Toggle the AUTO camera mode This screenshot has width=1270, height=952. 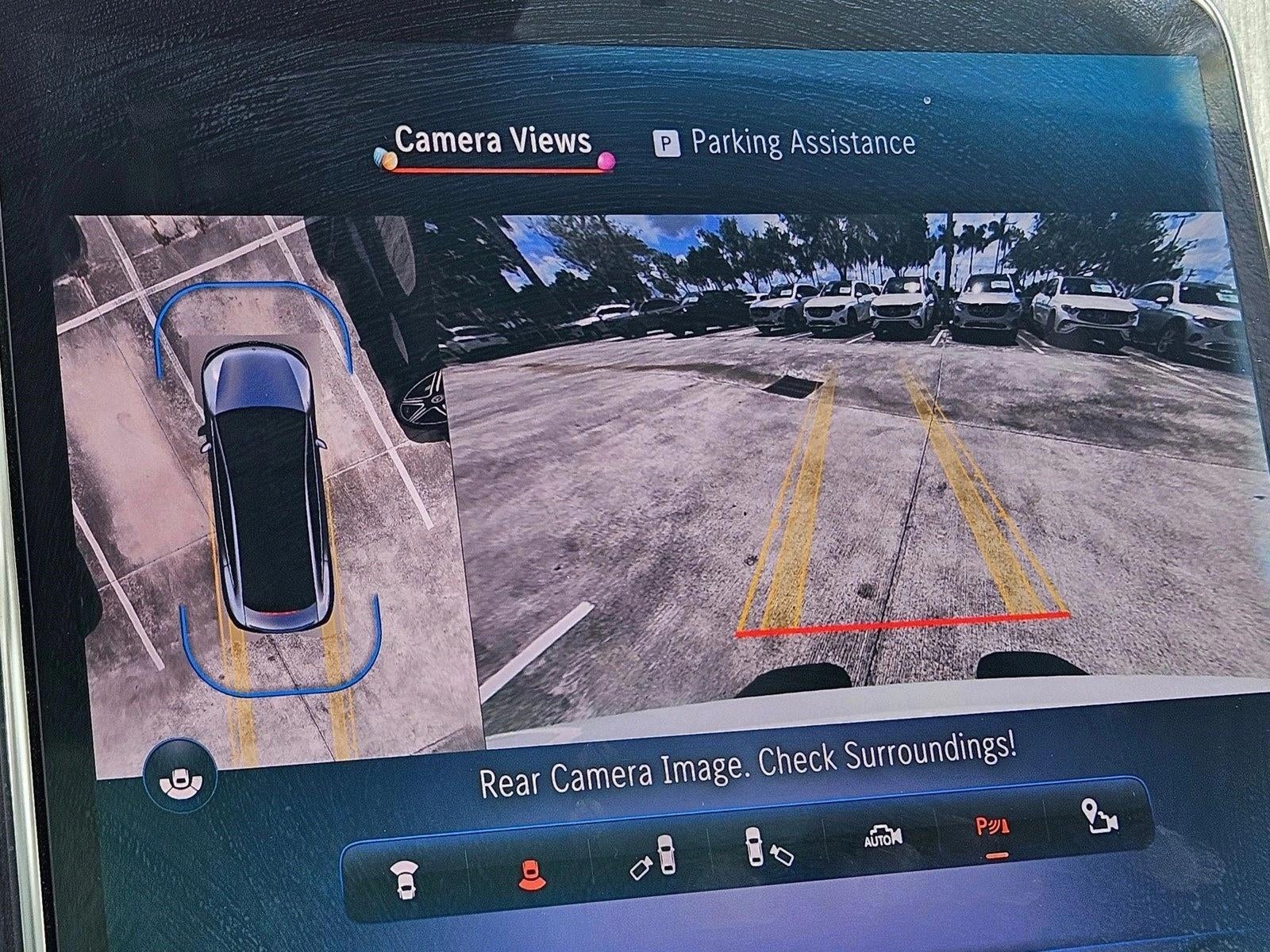(x=882, y=837)
